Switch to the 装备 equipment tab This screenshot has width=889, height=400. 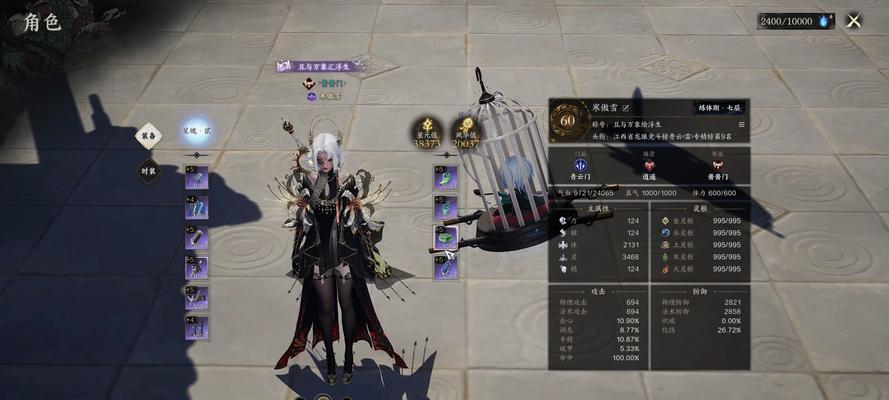tap(149, 137)
